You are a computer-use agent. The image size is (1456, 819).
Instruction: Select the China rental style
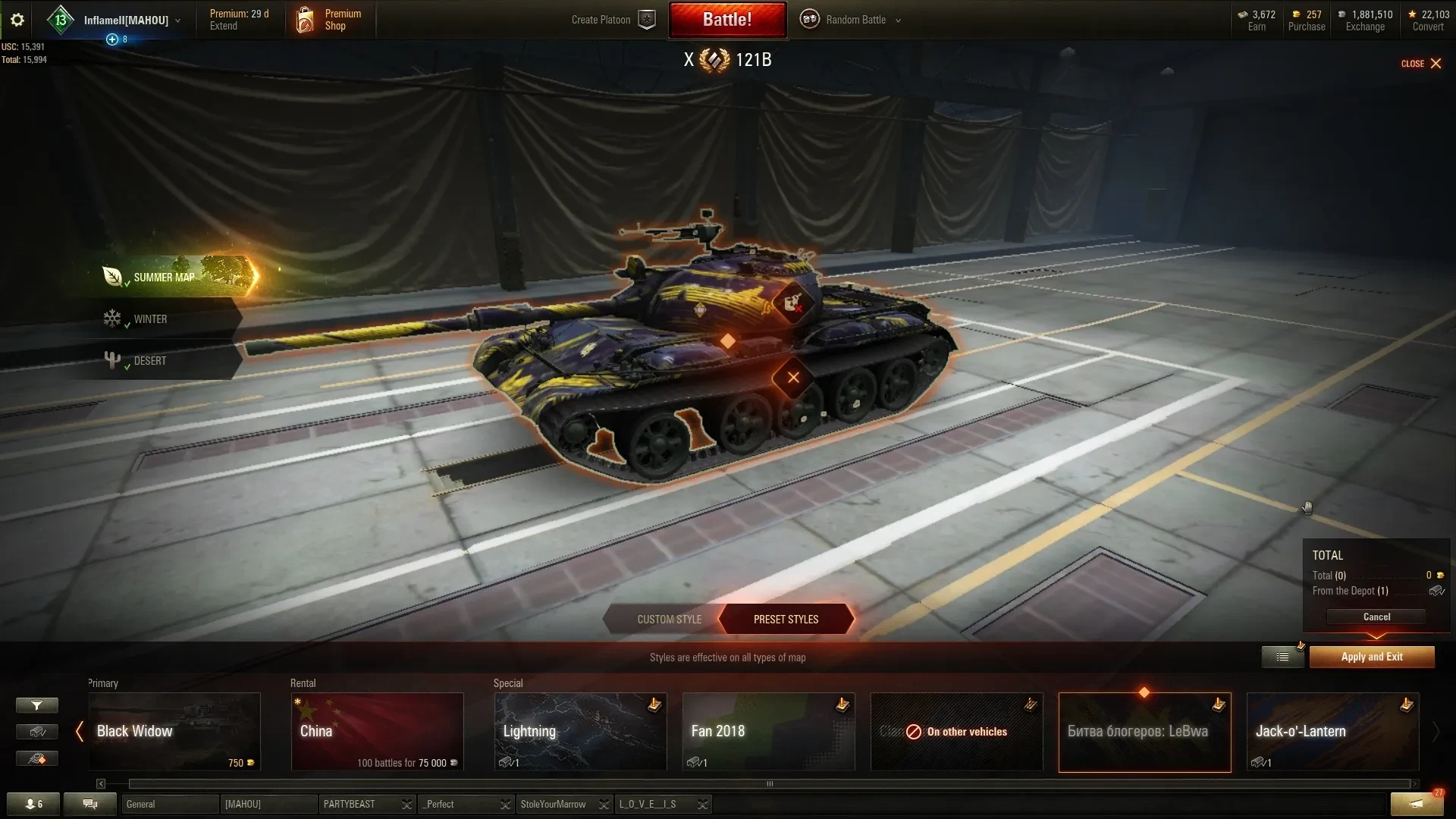coord(377,732)
